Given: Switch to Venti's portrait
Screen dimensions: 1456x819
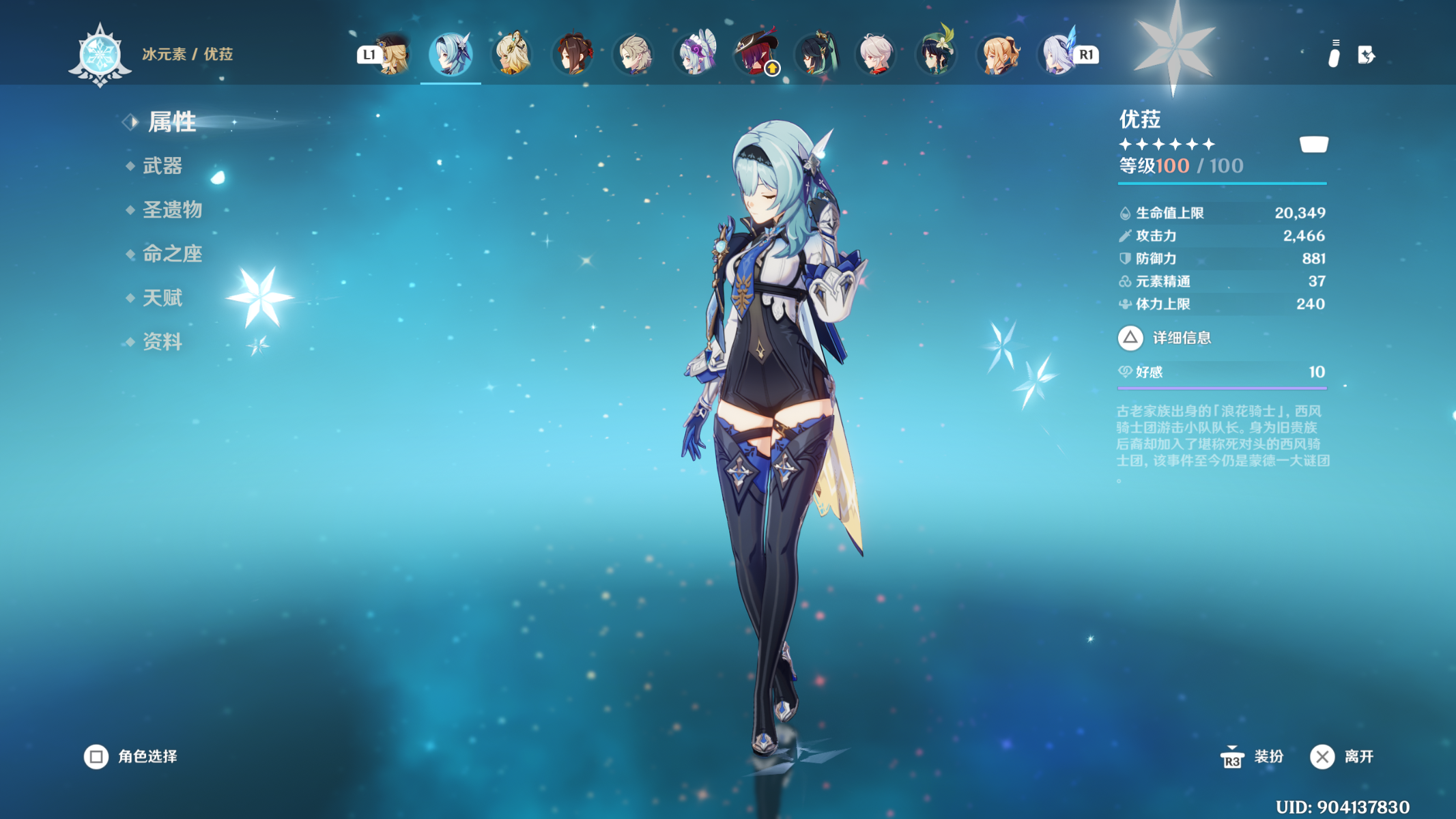Looking at the screenshot, I should pos(937,54).
